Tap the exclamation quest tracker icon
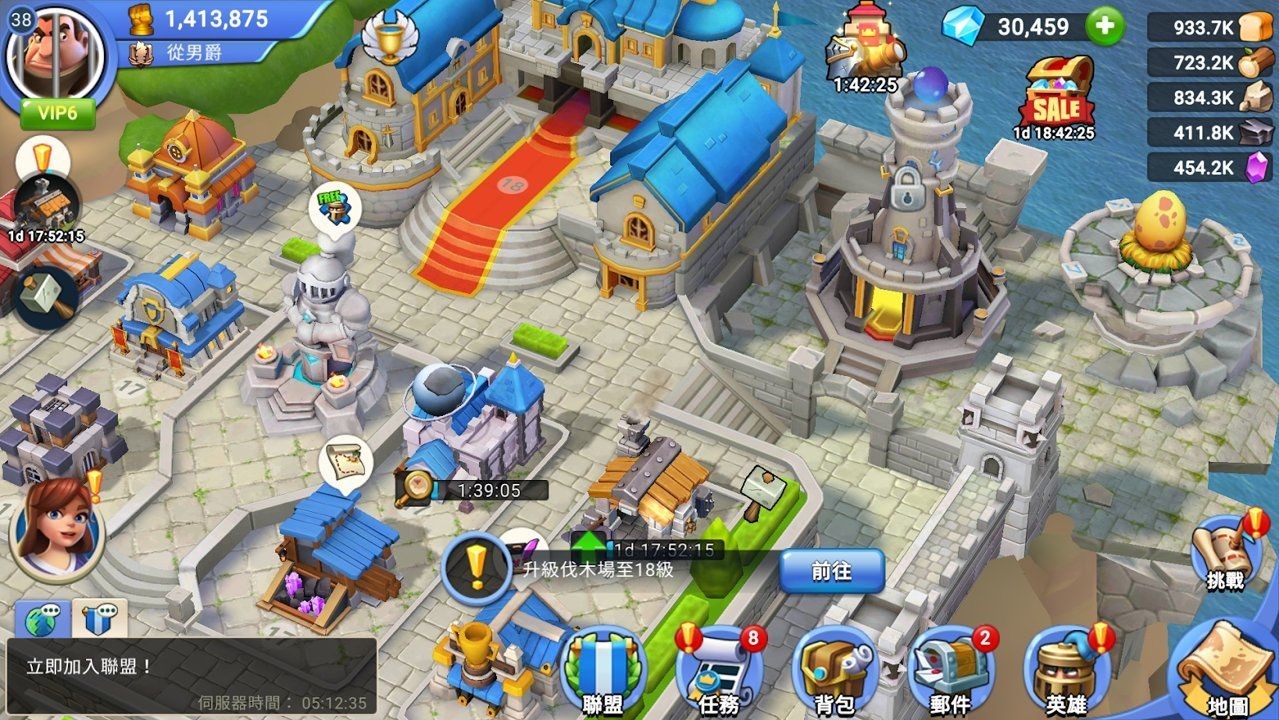Image resolution: width=1279 pixels, height=720 pixels. [x=476, y=568]
